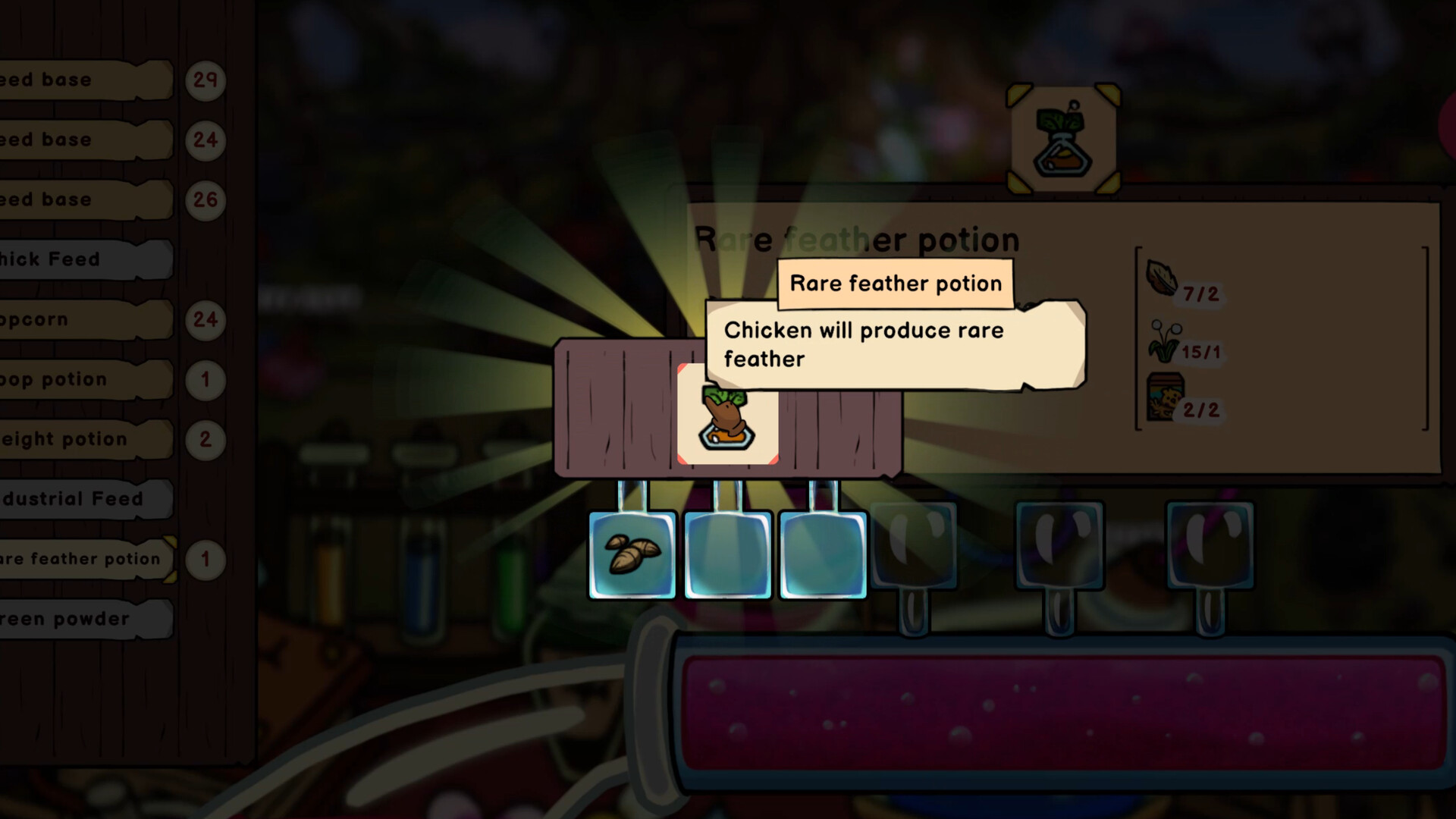Screen dimensions: 1456x819
Task: Click the second empty brewing vial slot
Action: tap(727, 555)
